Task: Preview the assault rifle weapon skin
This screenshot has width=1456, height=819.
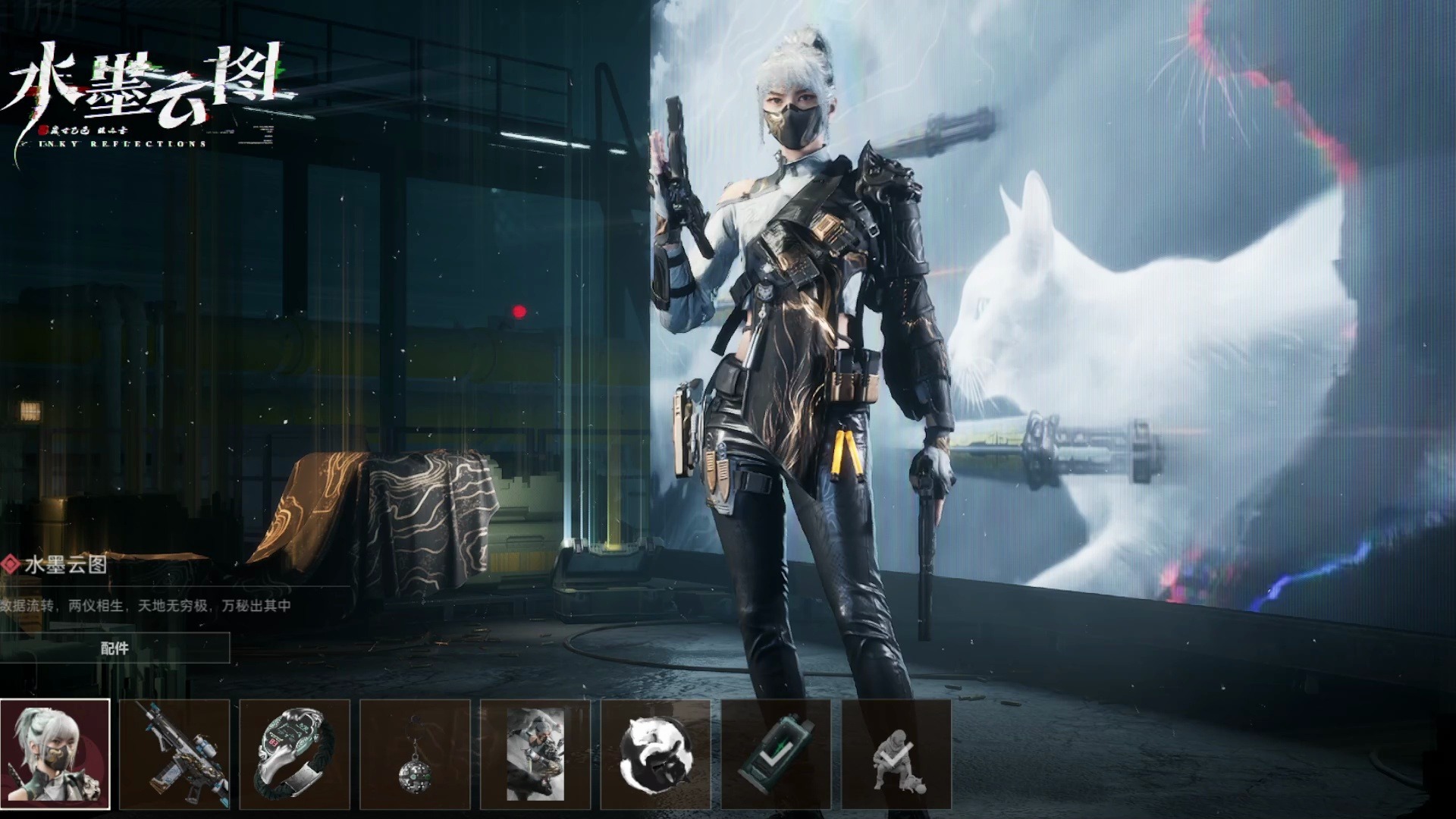Action: (x=175, y=755)
